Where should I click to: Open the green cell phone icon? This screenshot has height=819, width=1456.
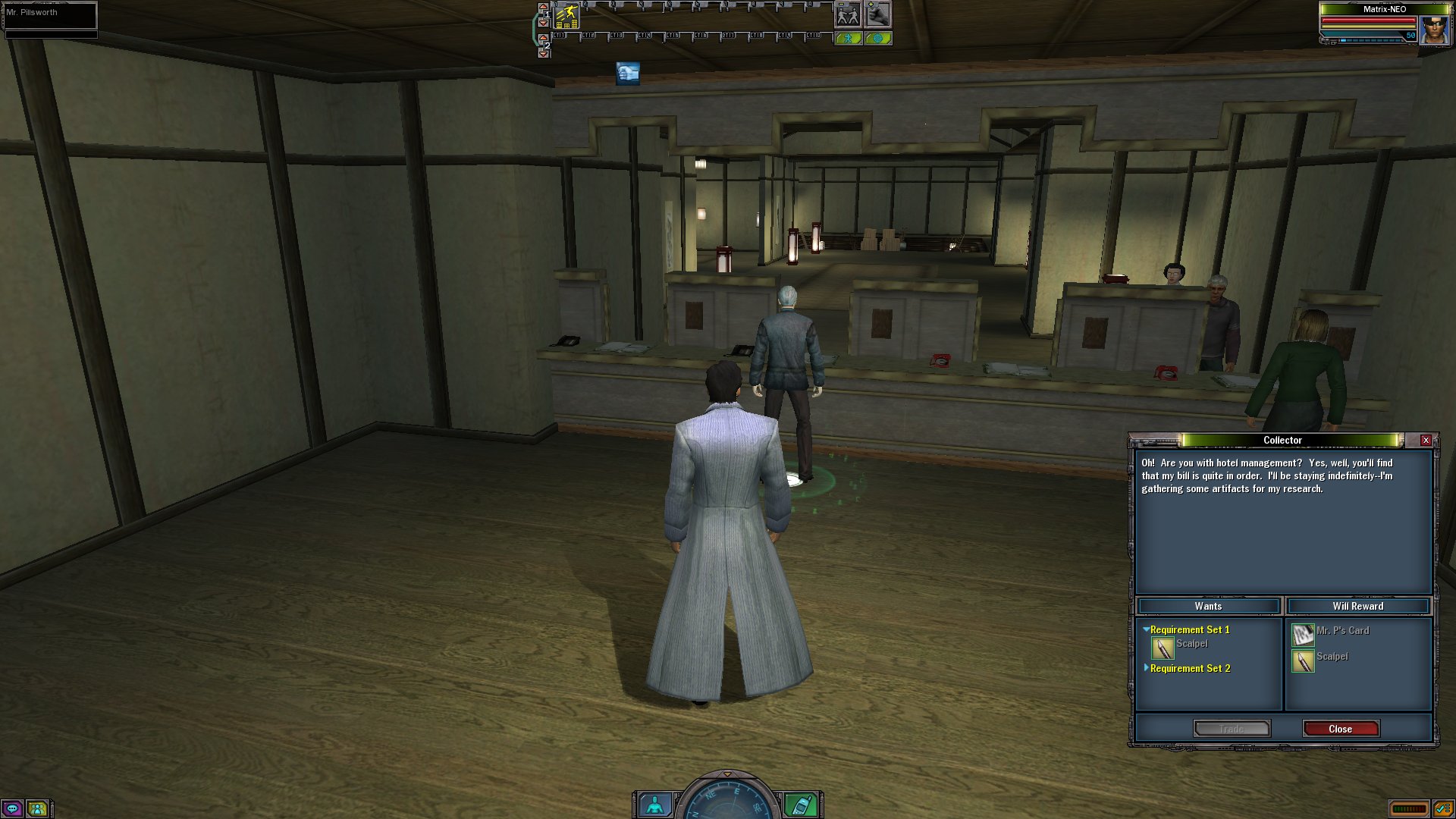coord(800,804)
